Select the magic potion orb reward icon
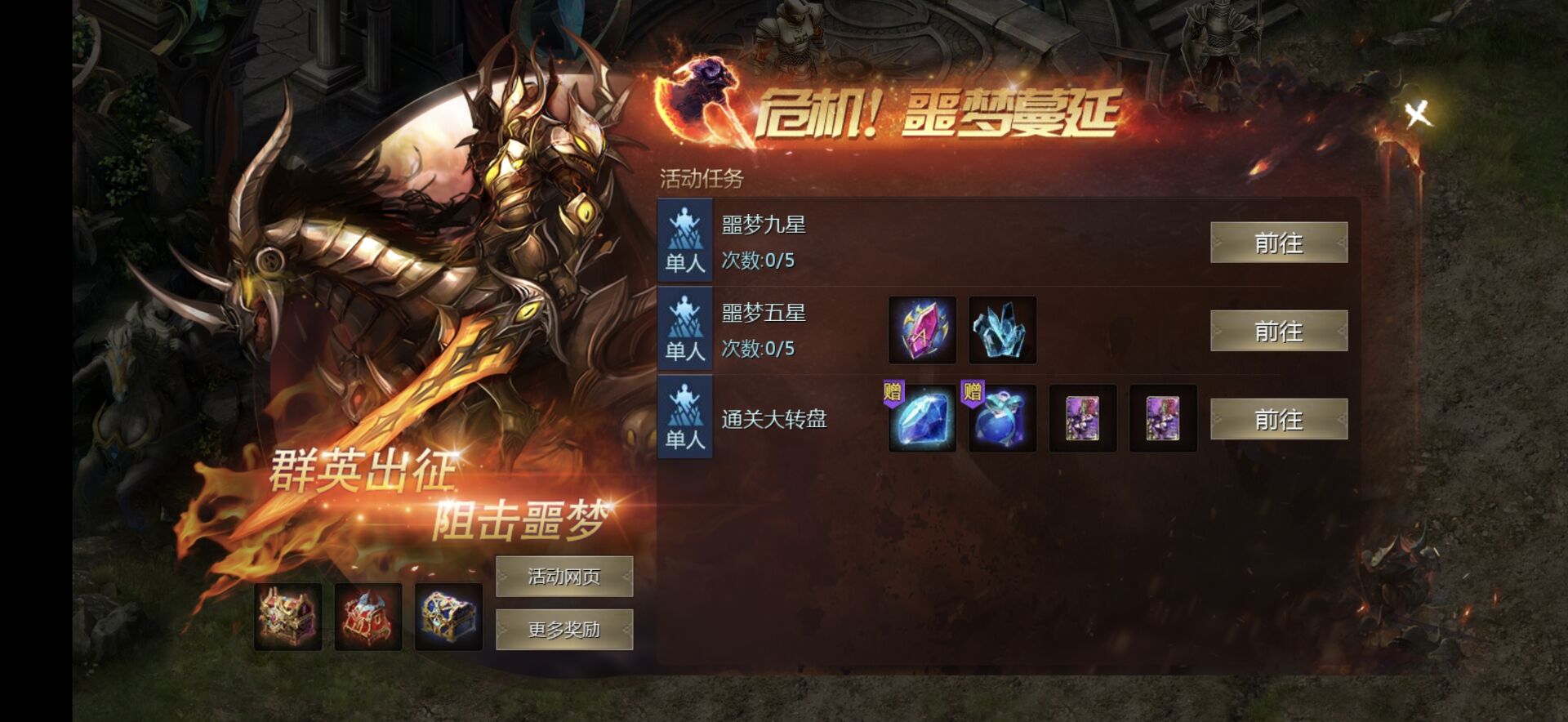 1001,421
